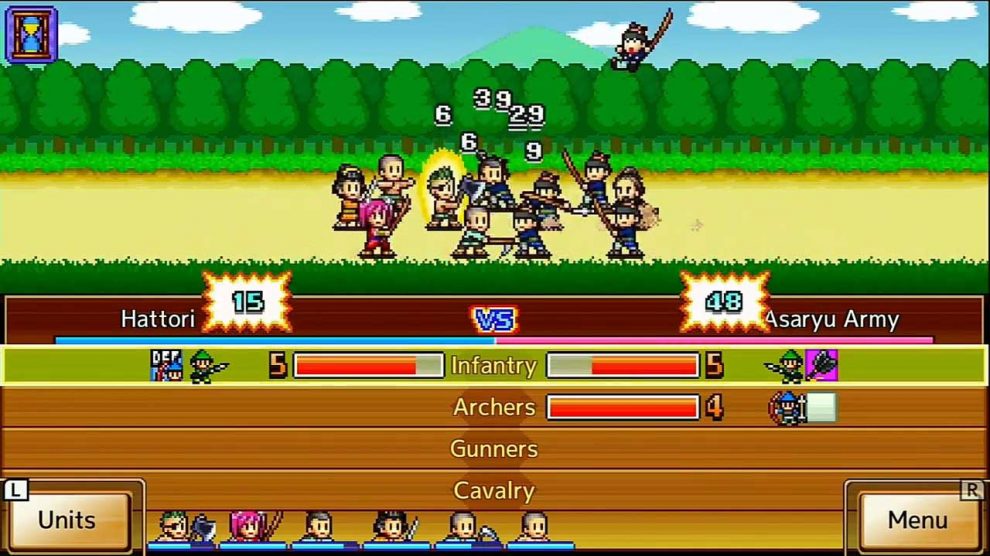Open the Units panel
Viewport: 990px width, 556px height.
(68, 519)
